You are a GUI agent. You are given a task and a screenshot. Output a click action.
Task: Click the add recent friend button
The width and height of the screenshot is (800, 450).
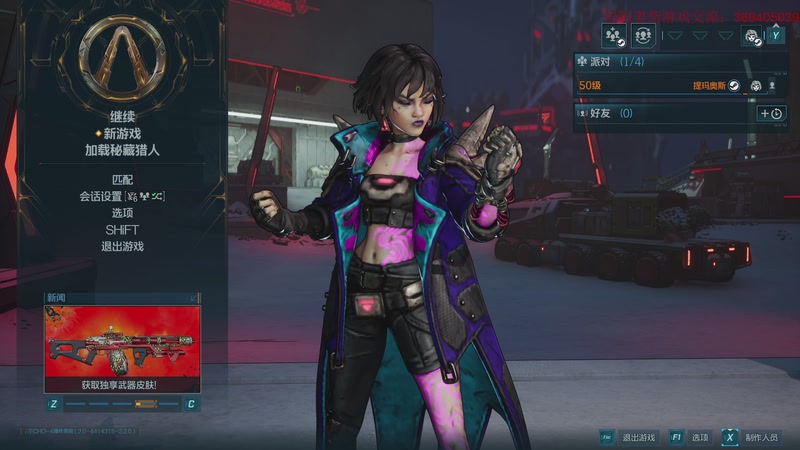pos(771,114)
